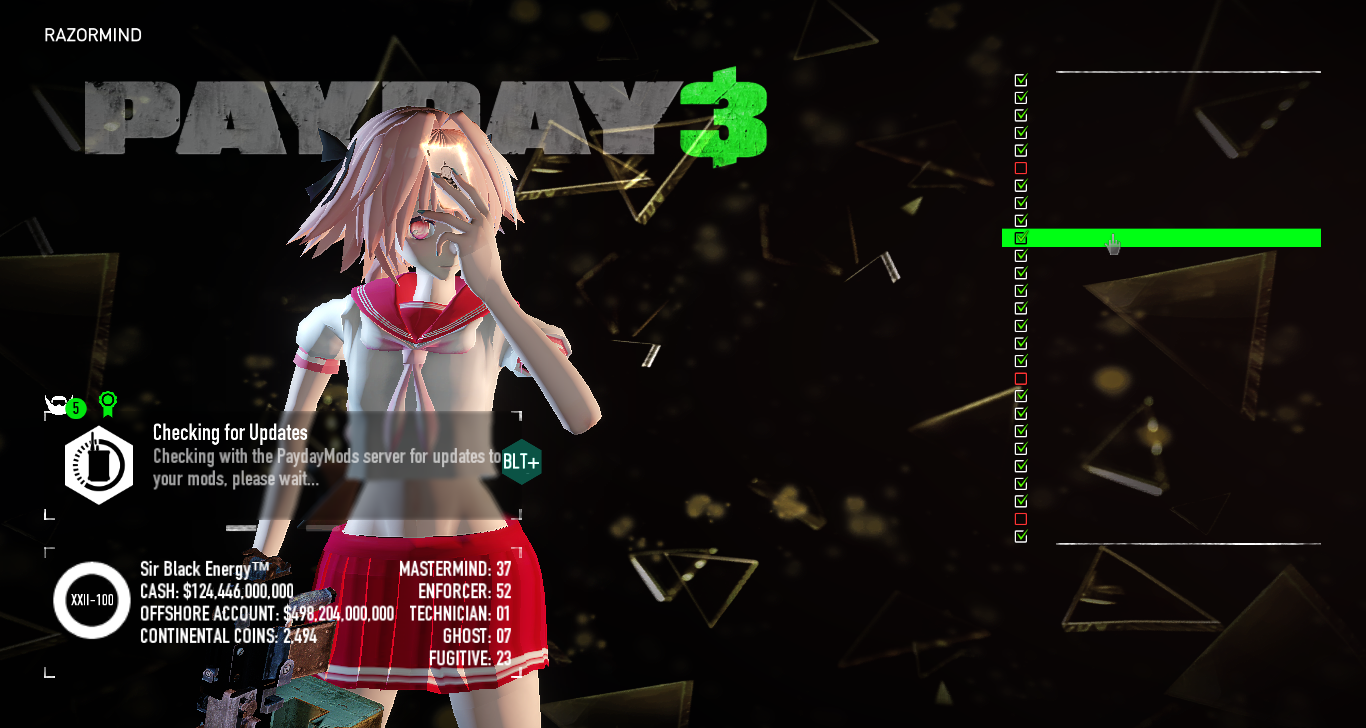Click the XXII-100 player level emblem

(90, 601)
